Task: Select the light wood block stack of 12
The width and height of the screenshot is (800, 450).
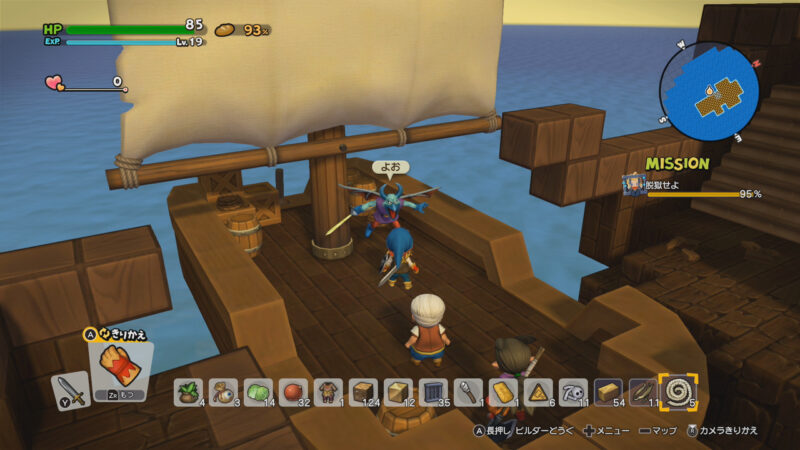Action: [x=397, y=391]
